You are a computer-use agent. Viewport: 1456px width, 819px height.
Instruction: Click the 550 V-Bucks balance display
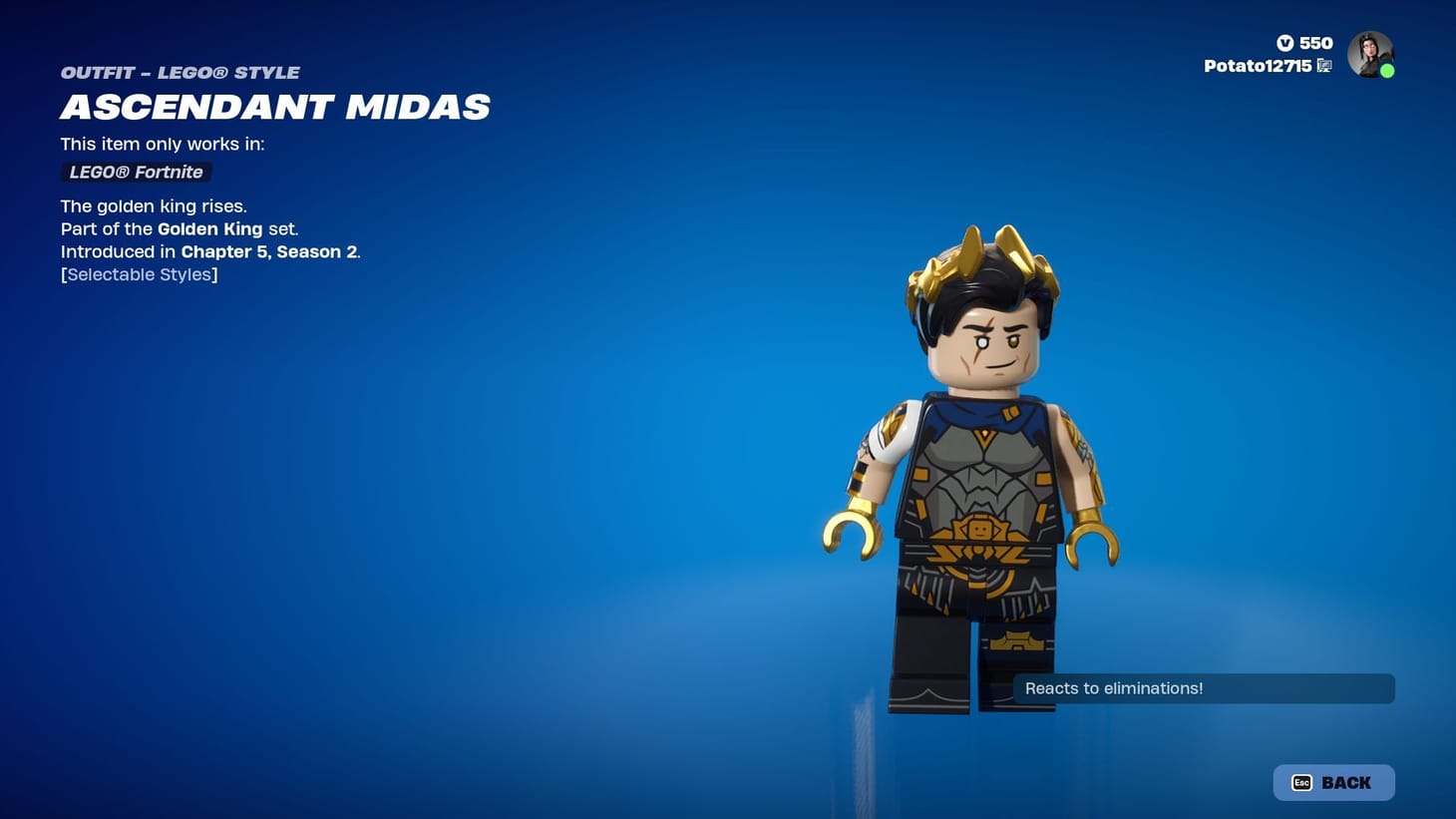(x=1306, y=43)
